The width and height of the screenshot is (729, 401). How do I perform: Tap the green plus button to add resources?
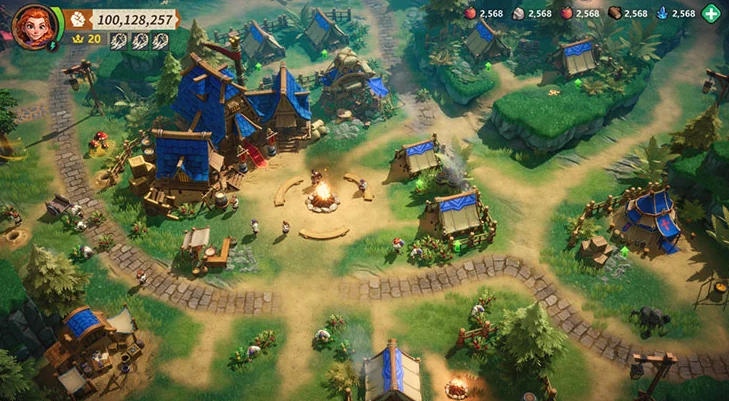coord(711,14)
